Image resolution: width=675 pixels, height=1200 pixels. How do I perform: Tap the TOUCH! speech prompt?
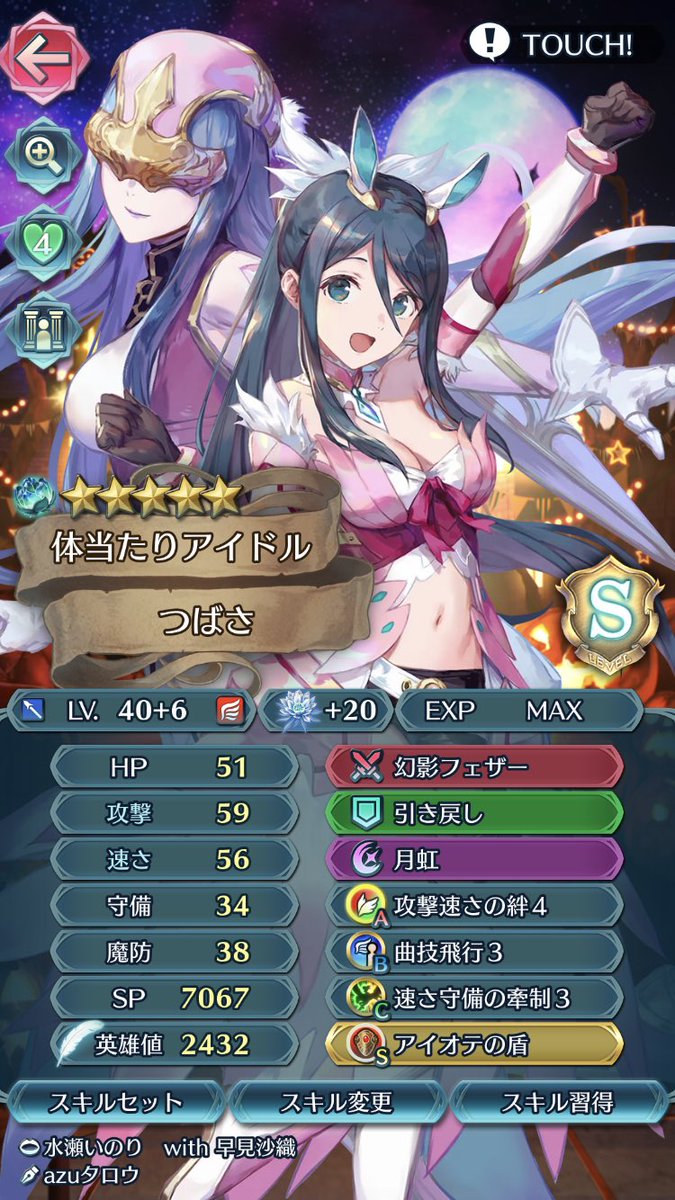tap(562, 44)
